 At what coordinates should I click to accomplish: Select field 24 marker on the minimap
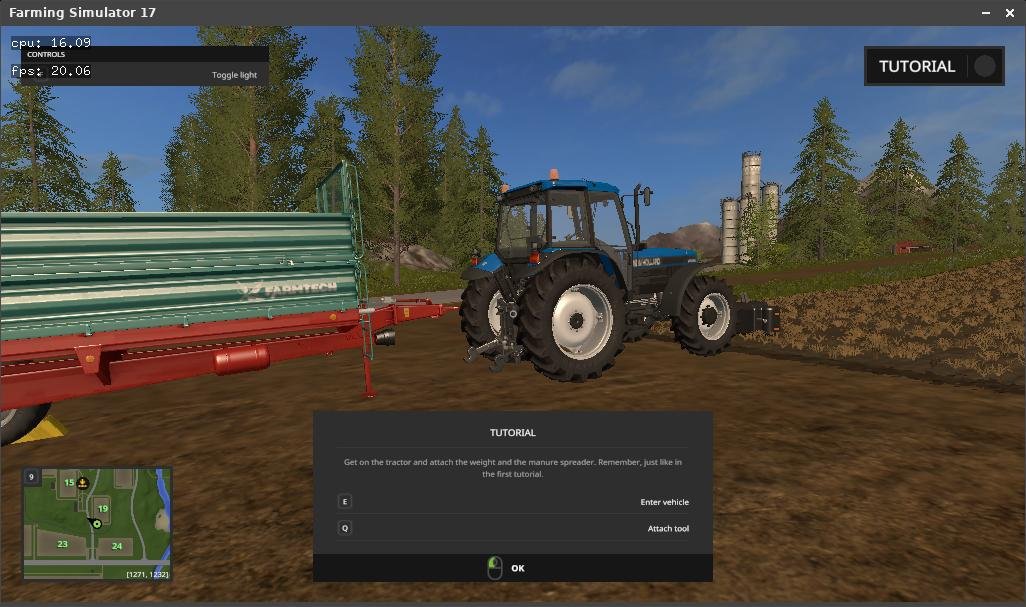point(117,546)
